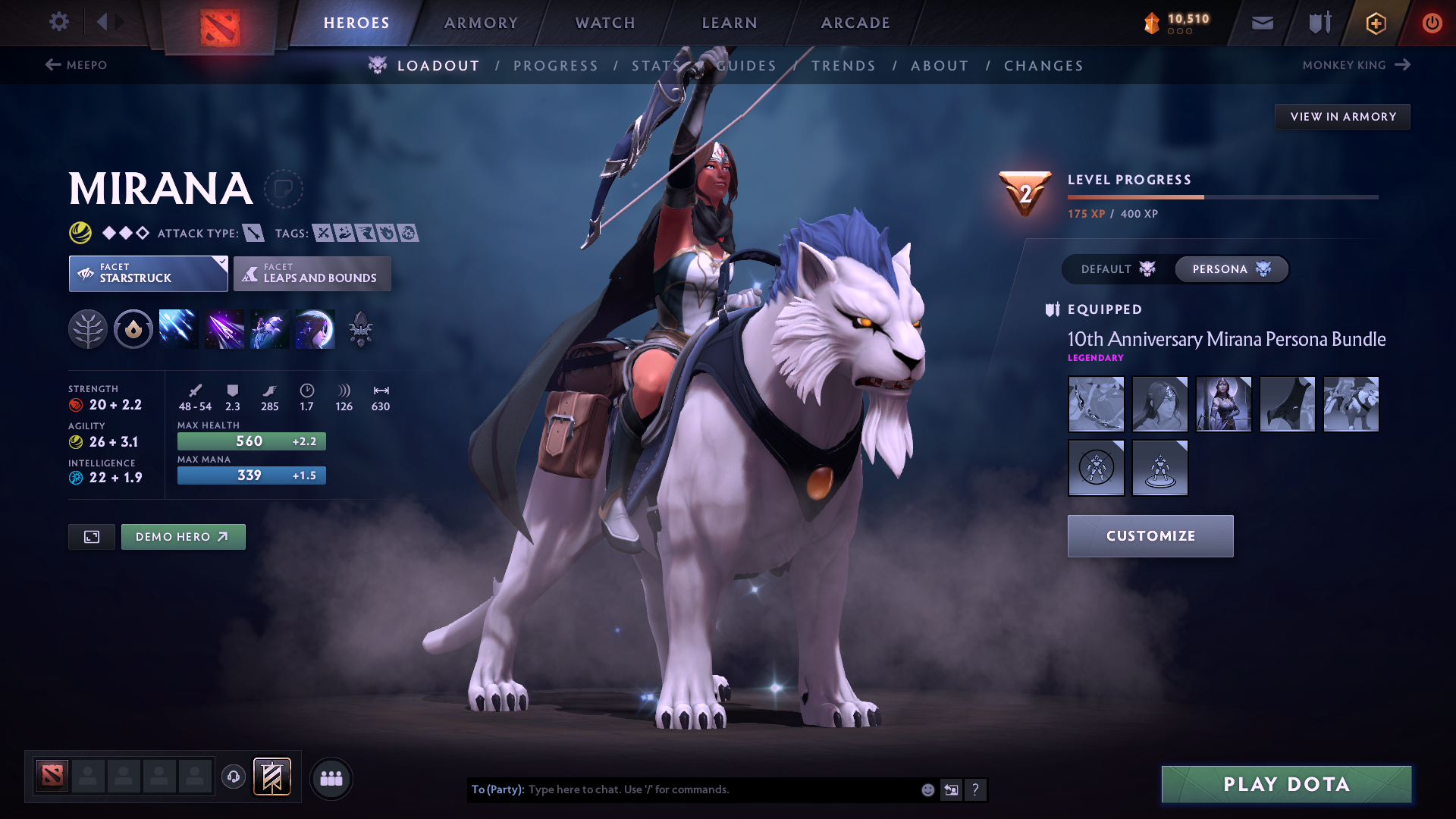Image resolution: width=1456 pixels, height=819 pixels.
Task: Enable the Persona appearance toggle
Action: point(1230,269)
